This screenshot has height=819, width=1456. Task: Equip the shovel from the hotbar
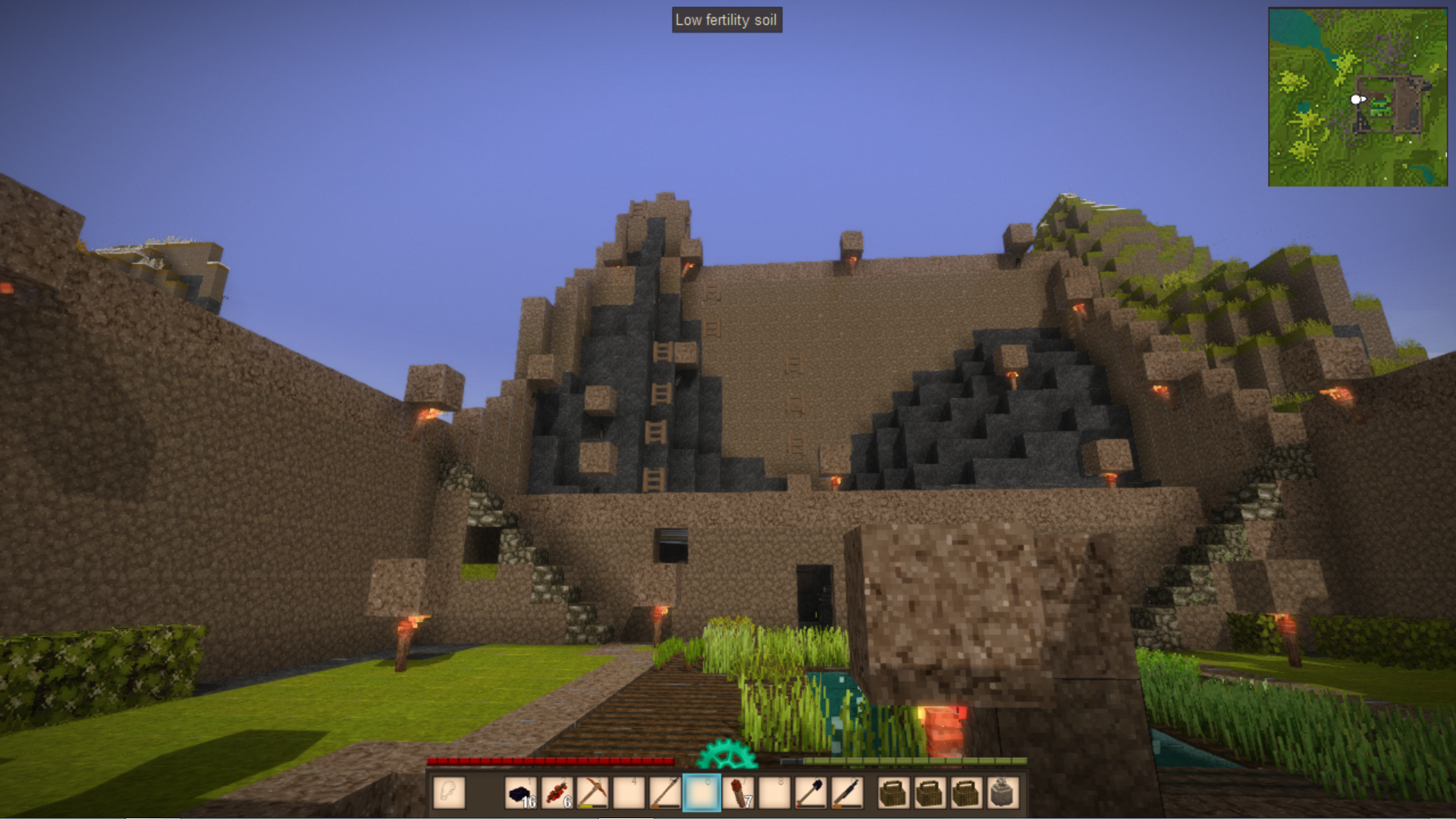810,793
